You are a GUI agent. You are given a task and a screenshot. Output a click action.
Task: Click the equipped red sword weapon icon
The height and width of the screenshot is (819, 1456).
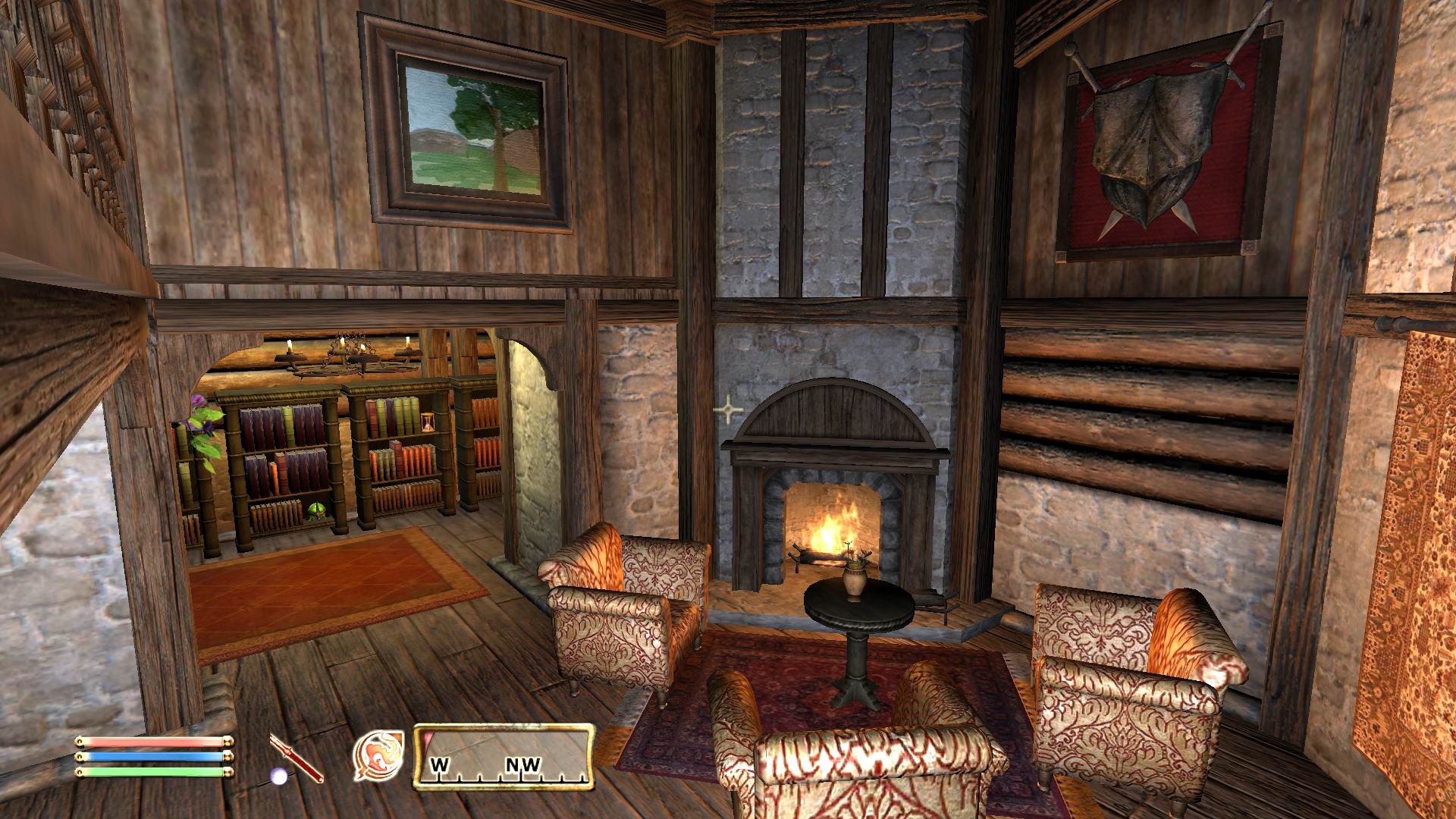(x=297, y=757)
